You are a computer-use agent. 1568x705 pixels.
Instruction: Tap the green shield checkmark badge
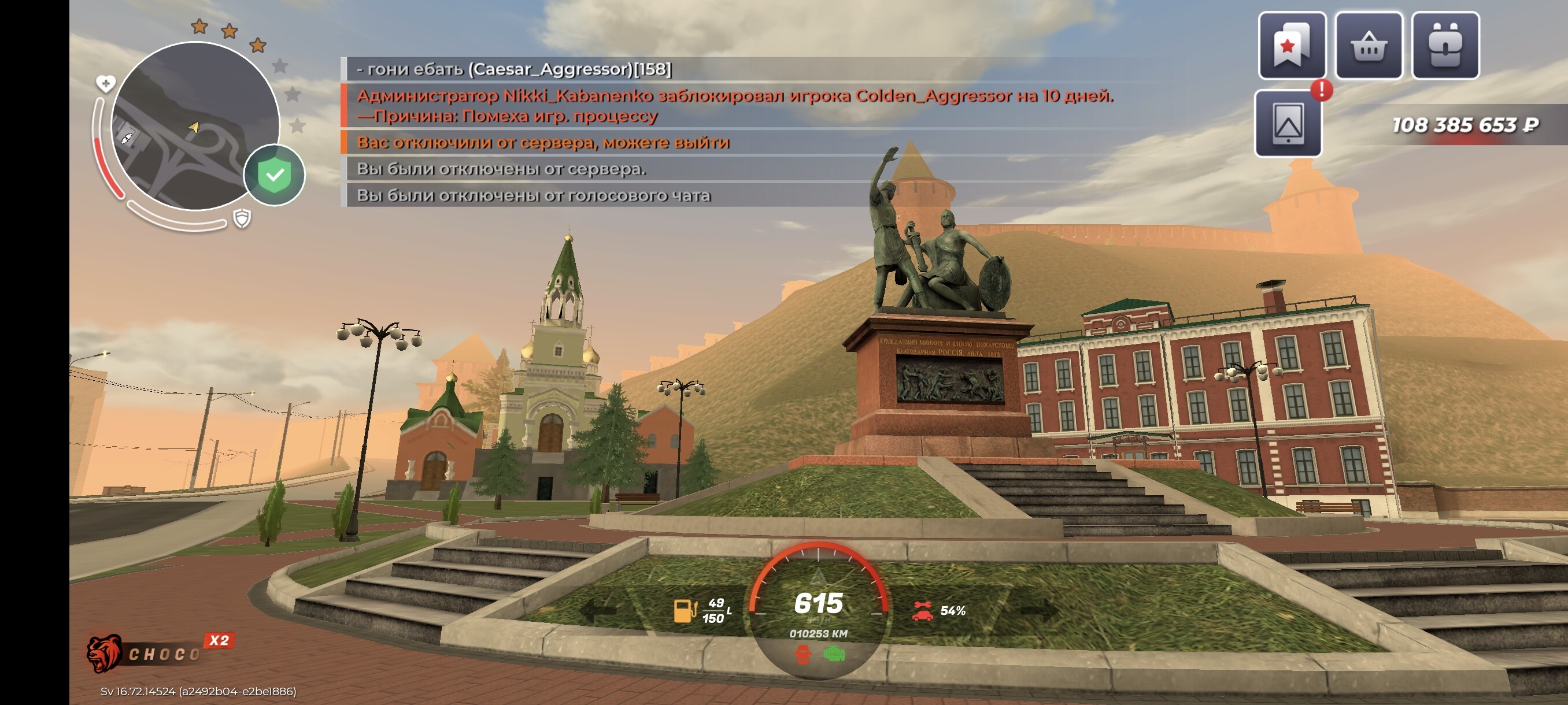pos(275,175)
